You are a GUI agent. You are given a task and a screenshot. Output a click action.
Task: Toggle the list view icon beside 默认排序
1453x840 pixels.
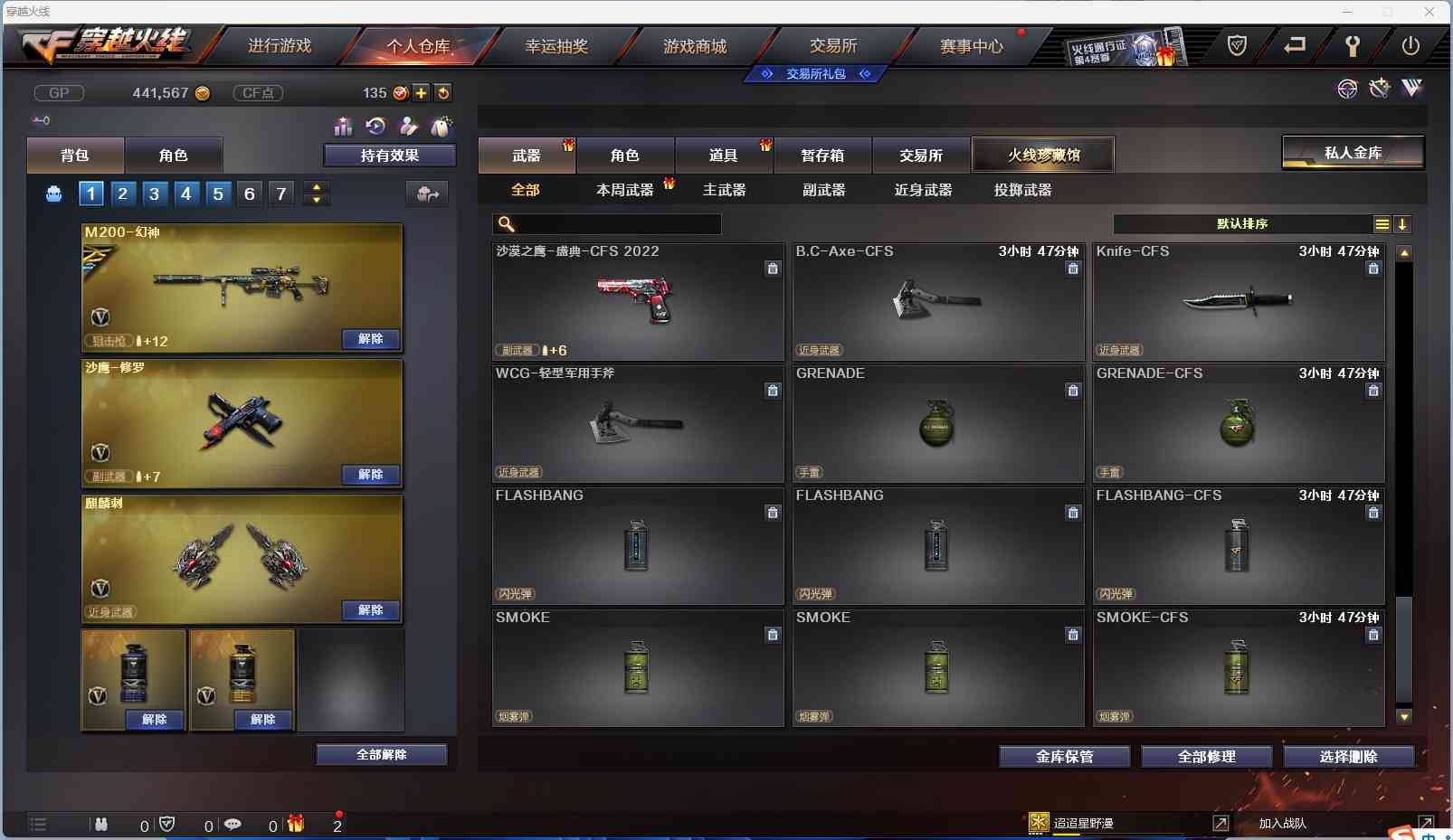[1383, 224]
